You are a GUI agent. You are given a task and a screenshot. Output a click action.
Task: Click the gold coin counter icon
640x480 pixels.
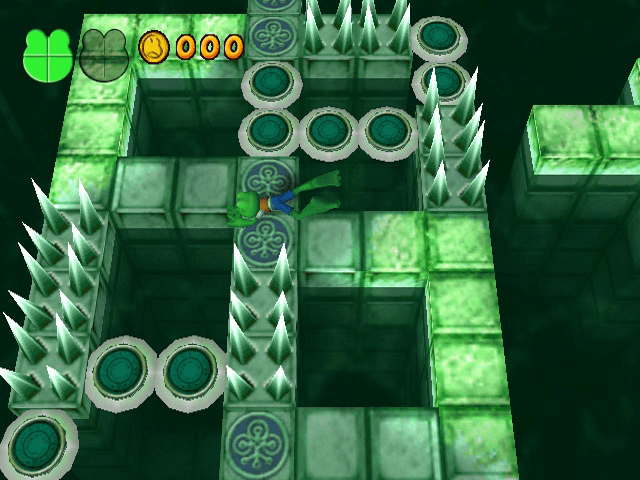154,46
